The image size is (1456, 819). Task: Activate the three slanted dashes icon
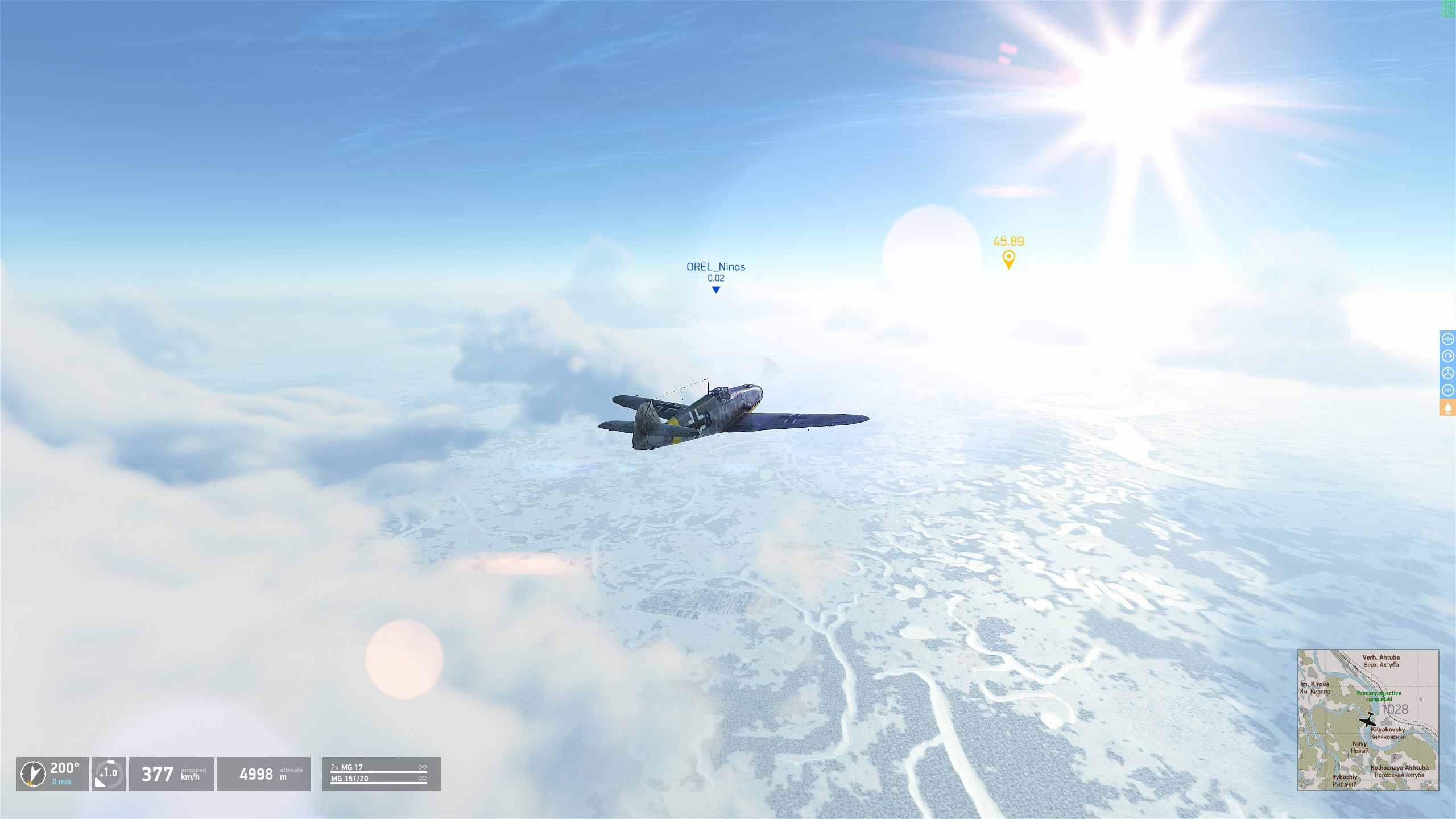click(1447, 391)
